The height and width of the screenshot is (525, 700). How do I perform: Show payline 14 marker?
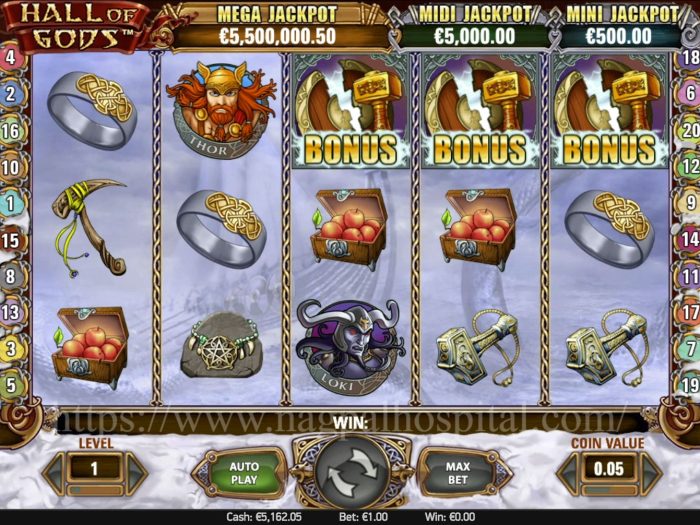(688, 240)
